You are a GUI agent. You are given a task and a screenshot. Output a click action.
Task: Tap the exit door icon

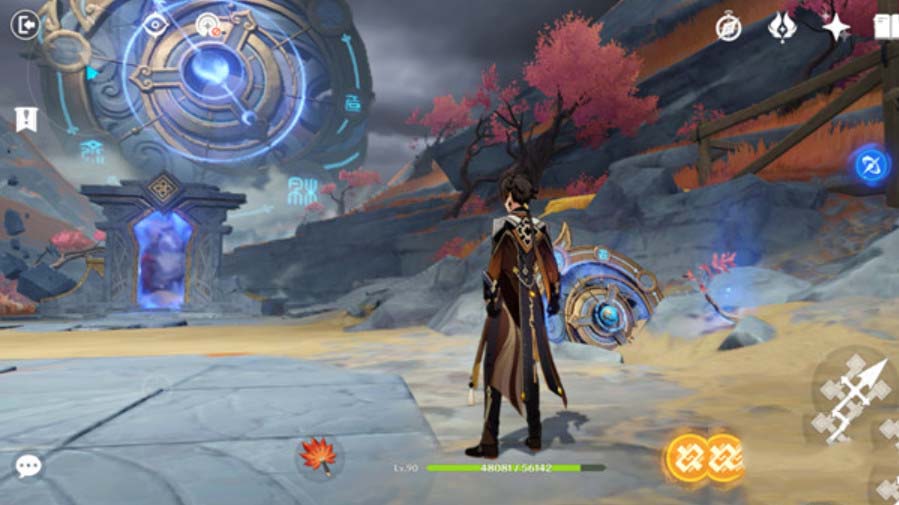(24, 25)
